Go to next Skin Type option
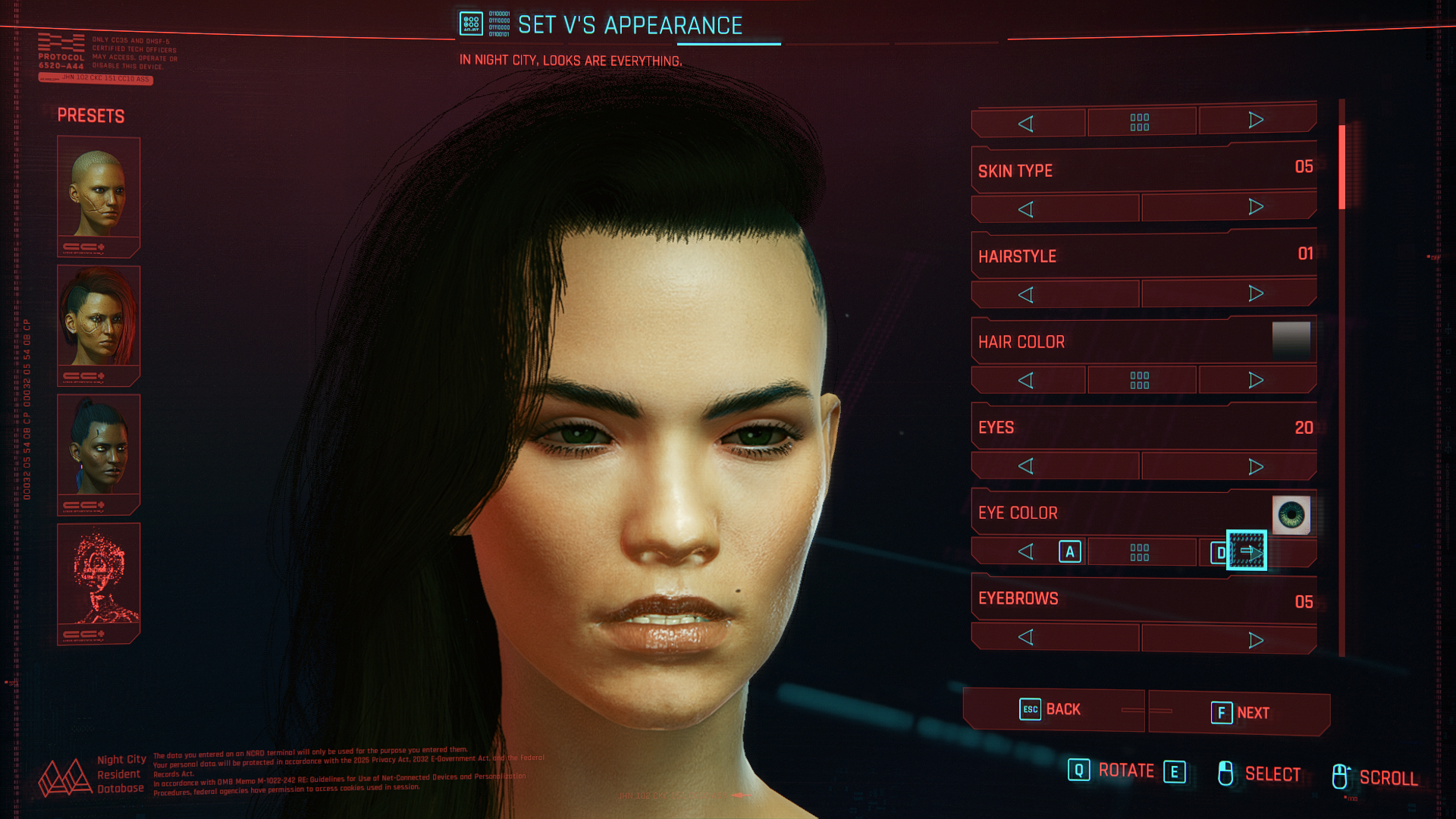Viewport: 1456px width, 819px height. pos(1256,208)
